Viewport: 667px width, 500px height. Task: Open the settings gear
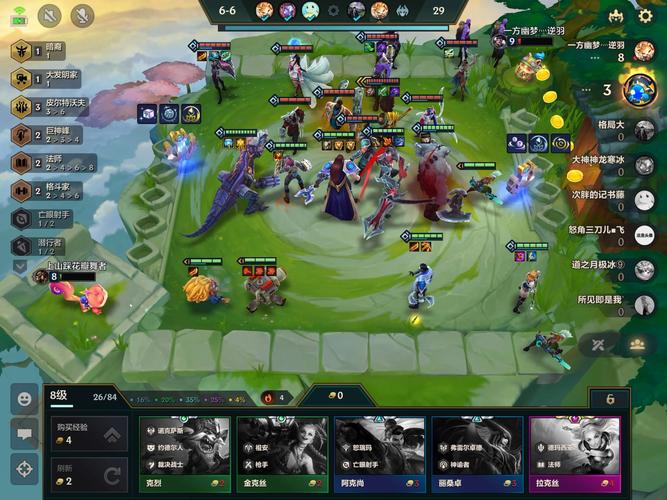[644, 17]
